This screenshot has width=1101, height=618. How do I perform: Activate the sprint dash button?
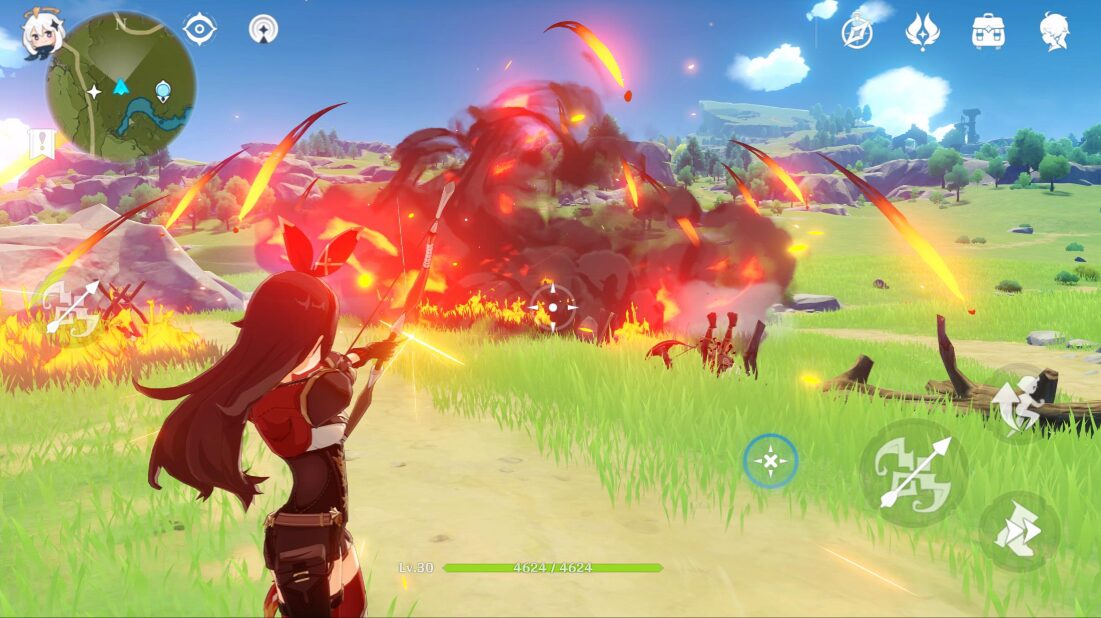pos(1018,532)
